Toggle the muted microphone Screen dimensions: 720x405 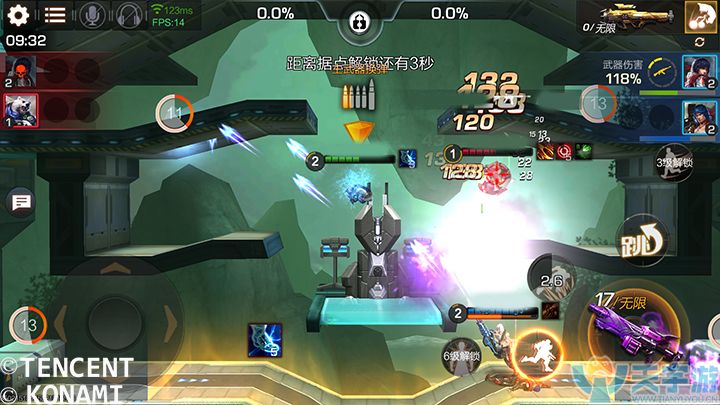coord(92,15)
